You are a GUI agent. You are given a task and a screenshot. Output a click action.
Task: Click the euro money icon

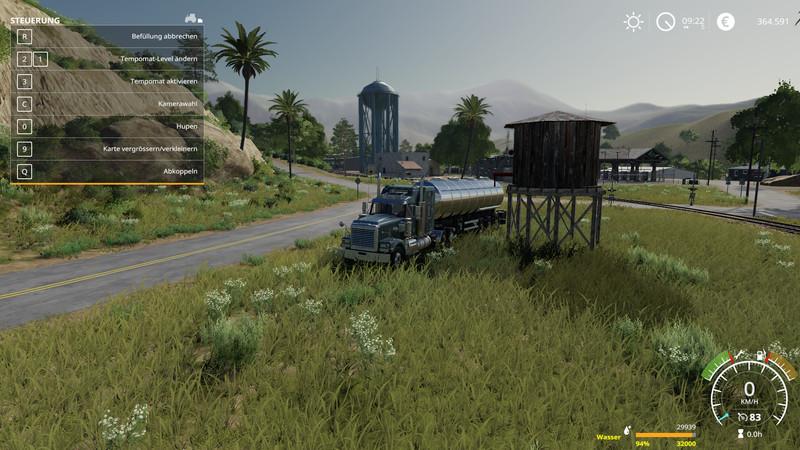[726, 21]
